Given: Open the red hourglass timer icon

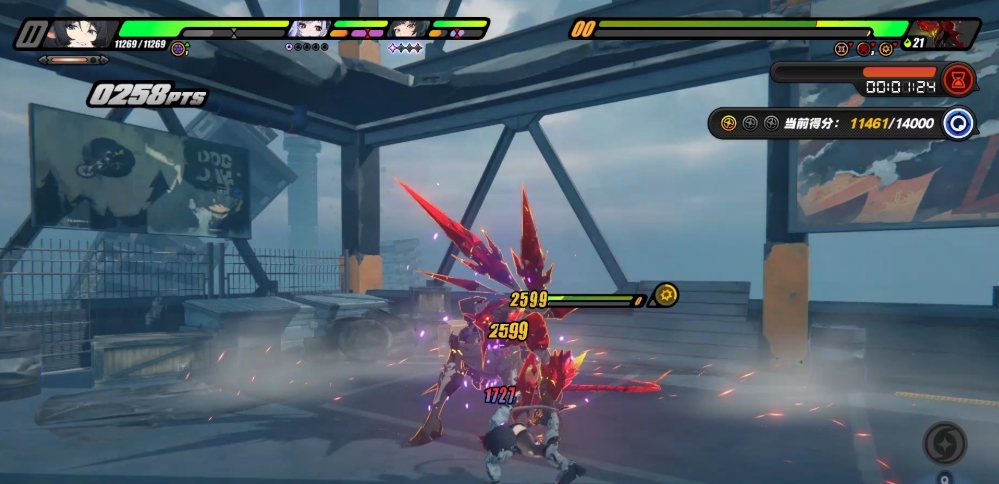Looking at the screenshot, I should pyautogui.click(x=957, y=78).
